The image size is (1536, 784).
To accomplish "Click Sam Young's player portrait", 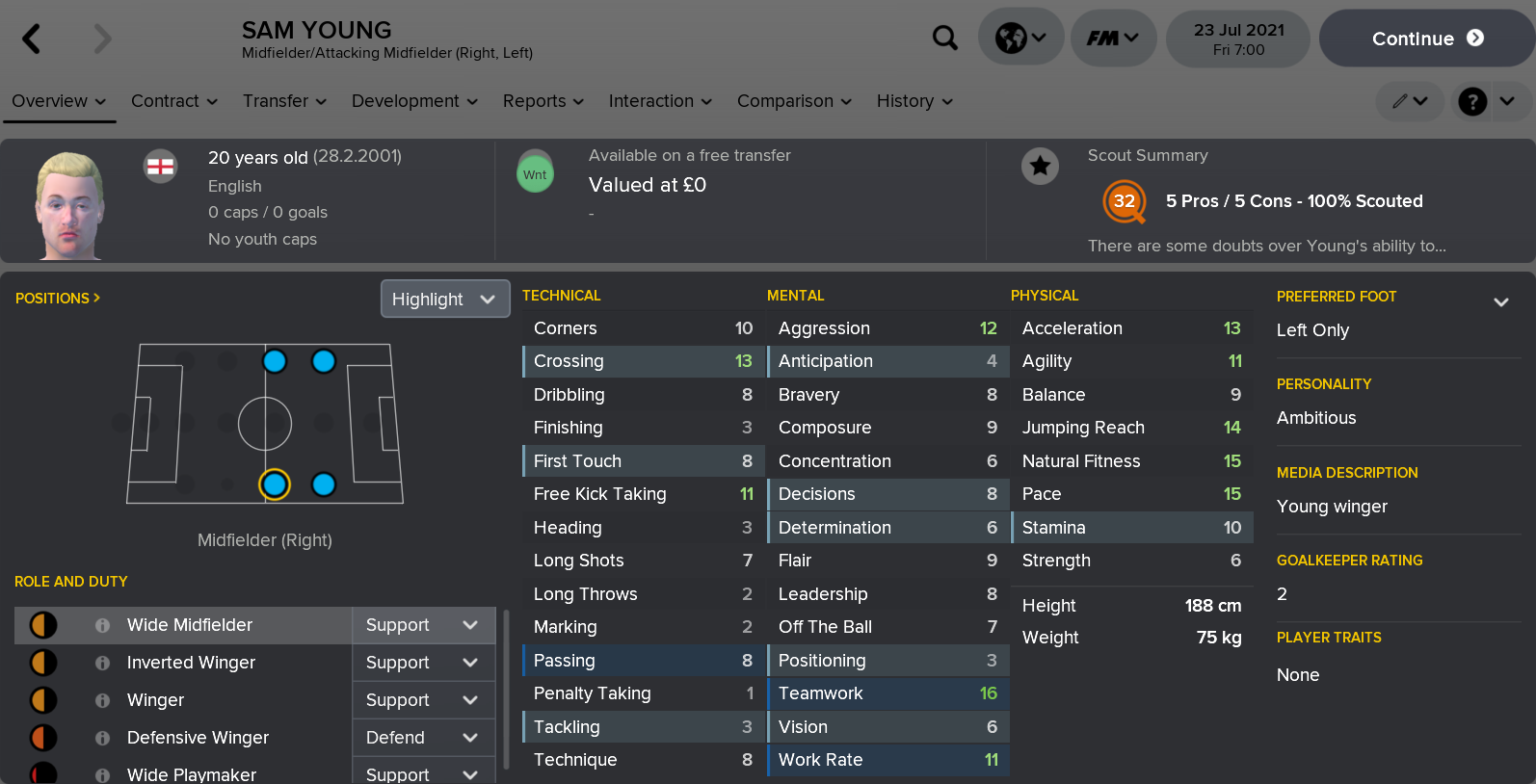I will [x=66, y=200].
